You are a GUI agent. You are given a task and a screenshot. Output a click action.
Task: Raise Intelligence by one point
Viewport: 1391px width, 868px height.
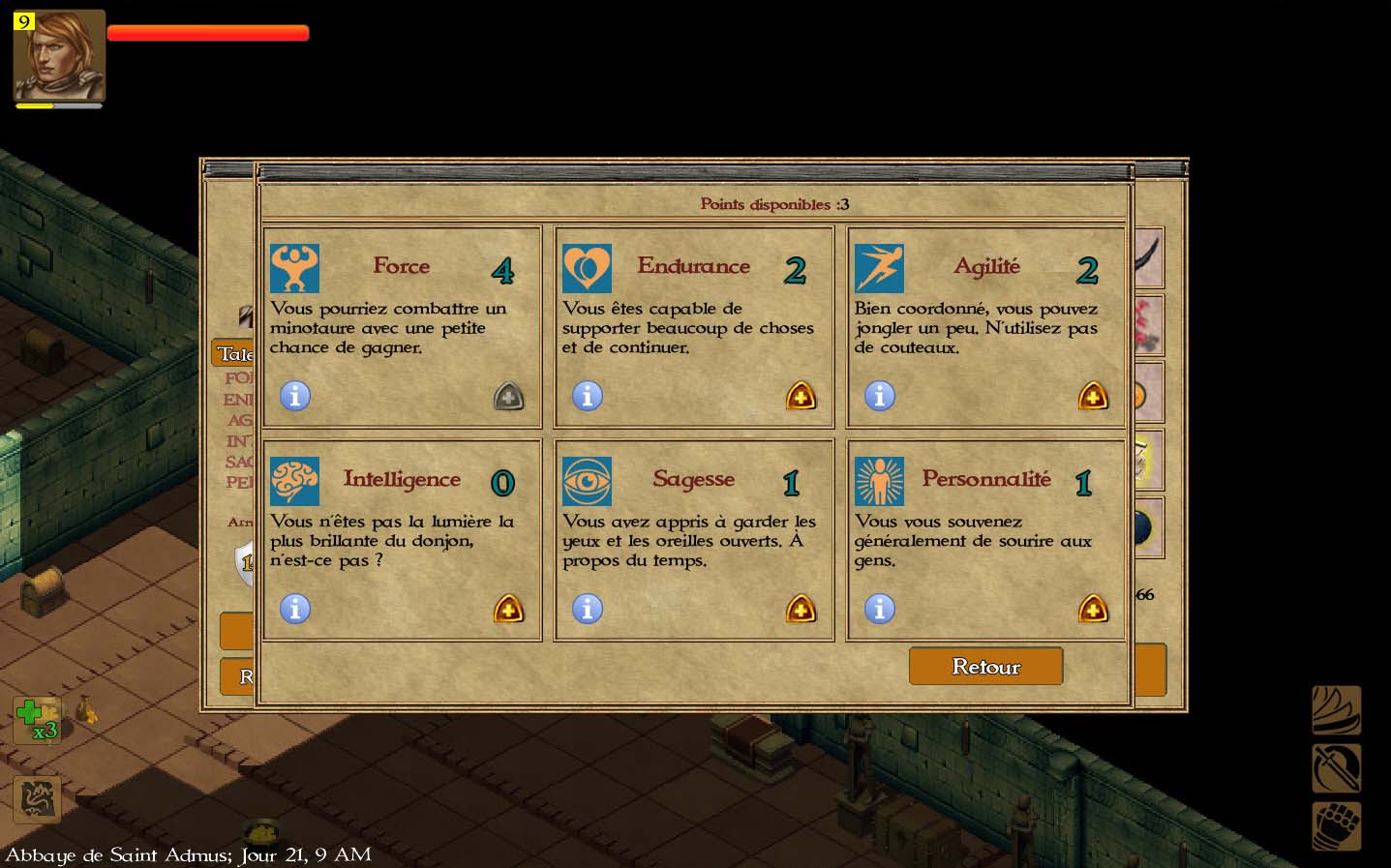tap(508, 609)
